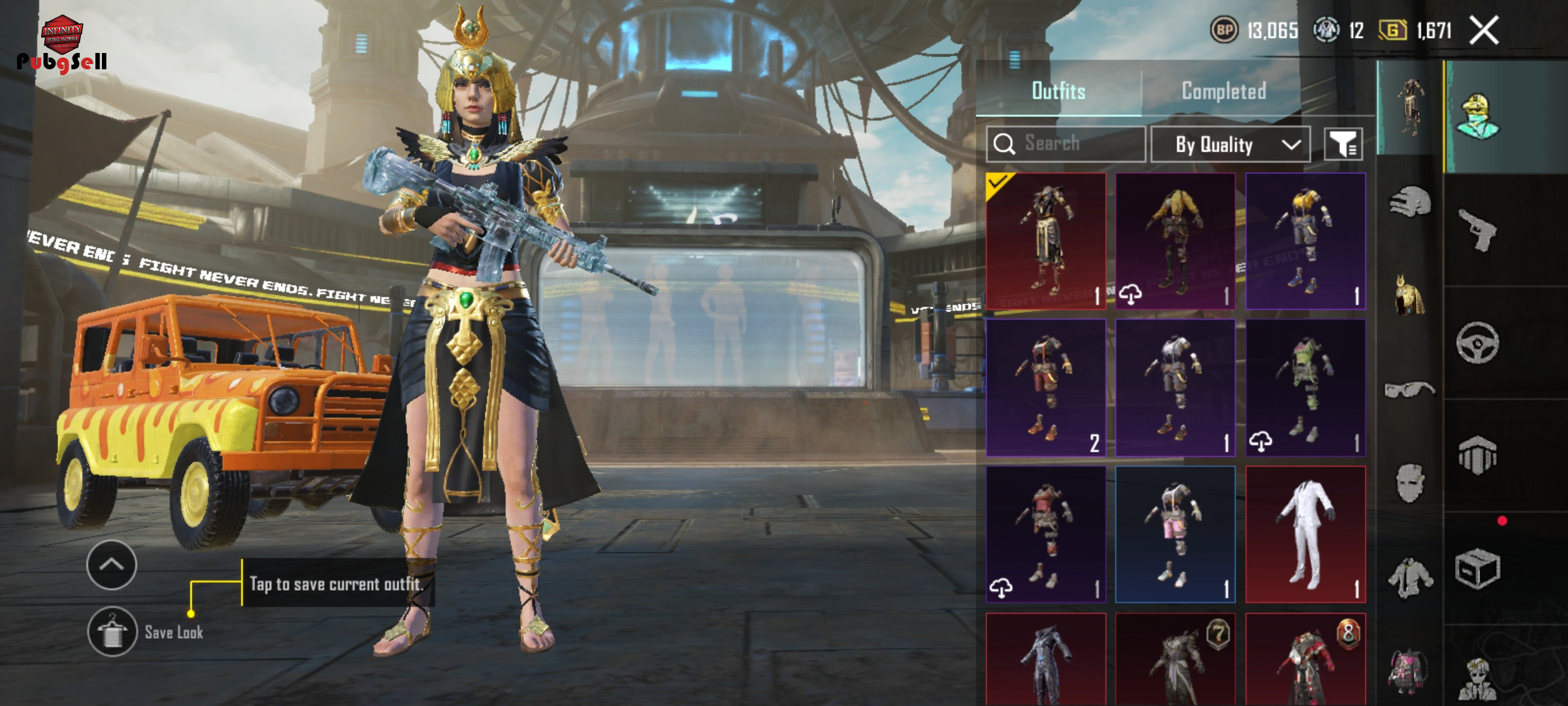Open the face mask category
The image size is (1568, 706).
1409,484
